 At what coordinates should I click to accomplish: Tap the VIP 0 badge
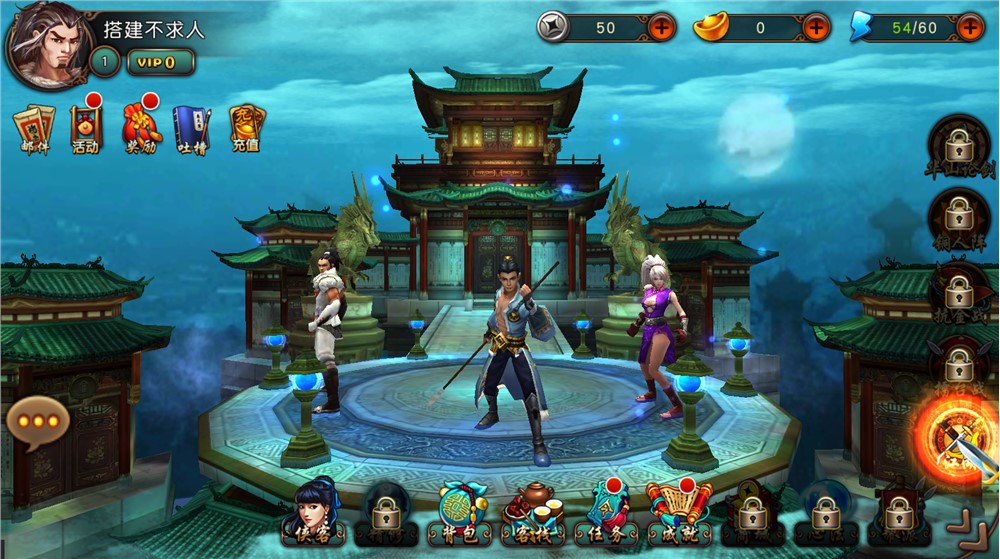coord(160,62)
